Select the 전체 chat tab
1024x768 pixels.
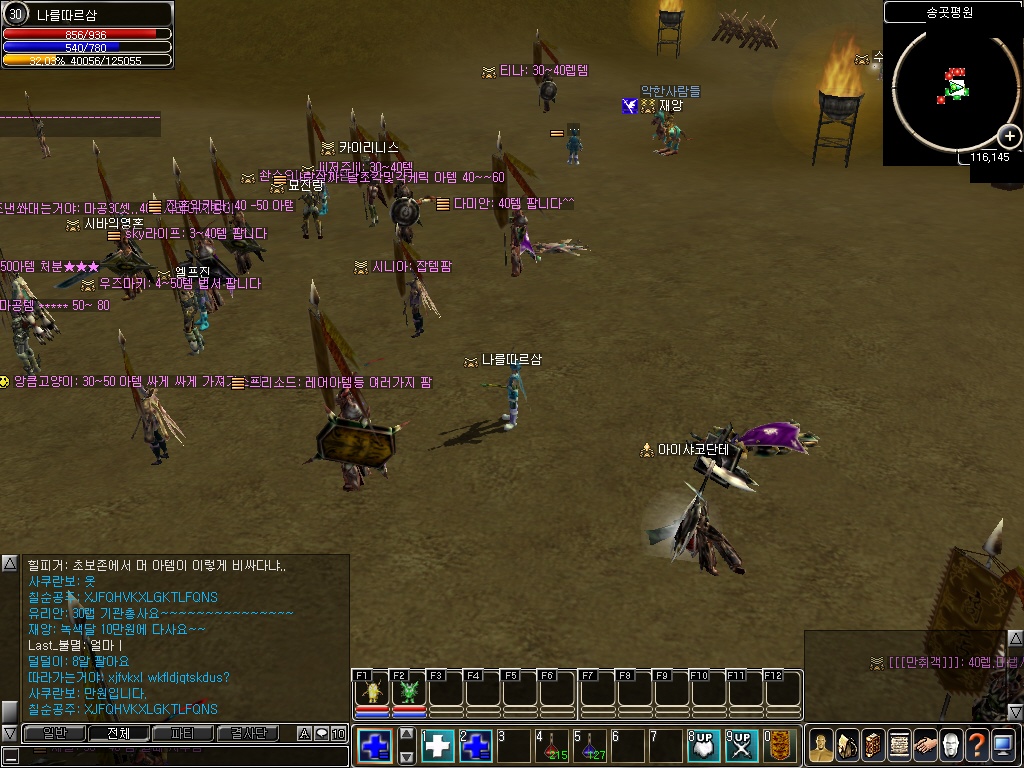(x=119, y=733)
